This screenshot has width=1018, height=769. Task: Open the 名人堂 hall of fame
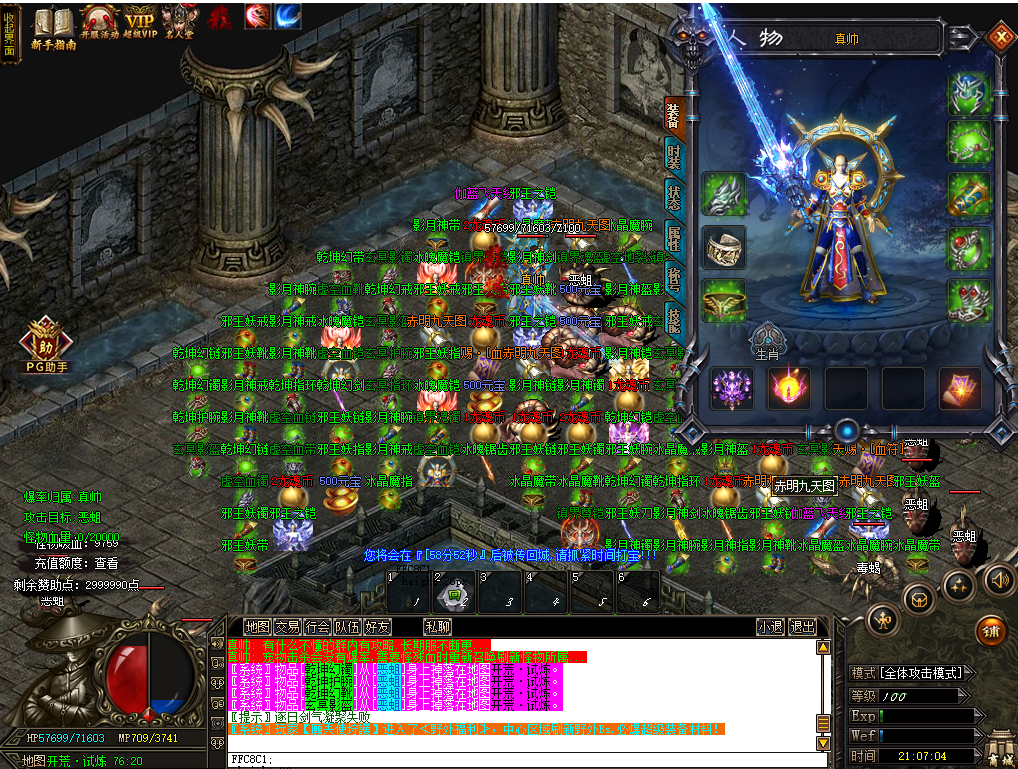click(179, 26)
